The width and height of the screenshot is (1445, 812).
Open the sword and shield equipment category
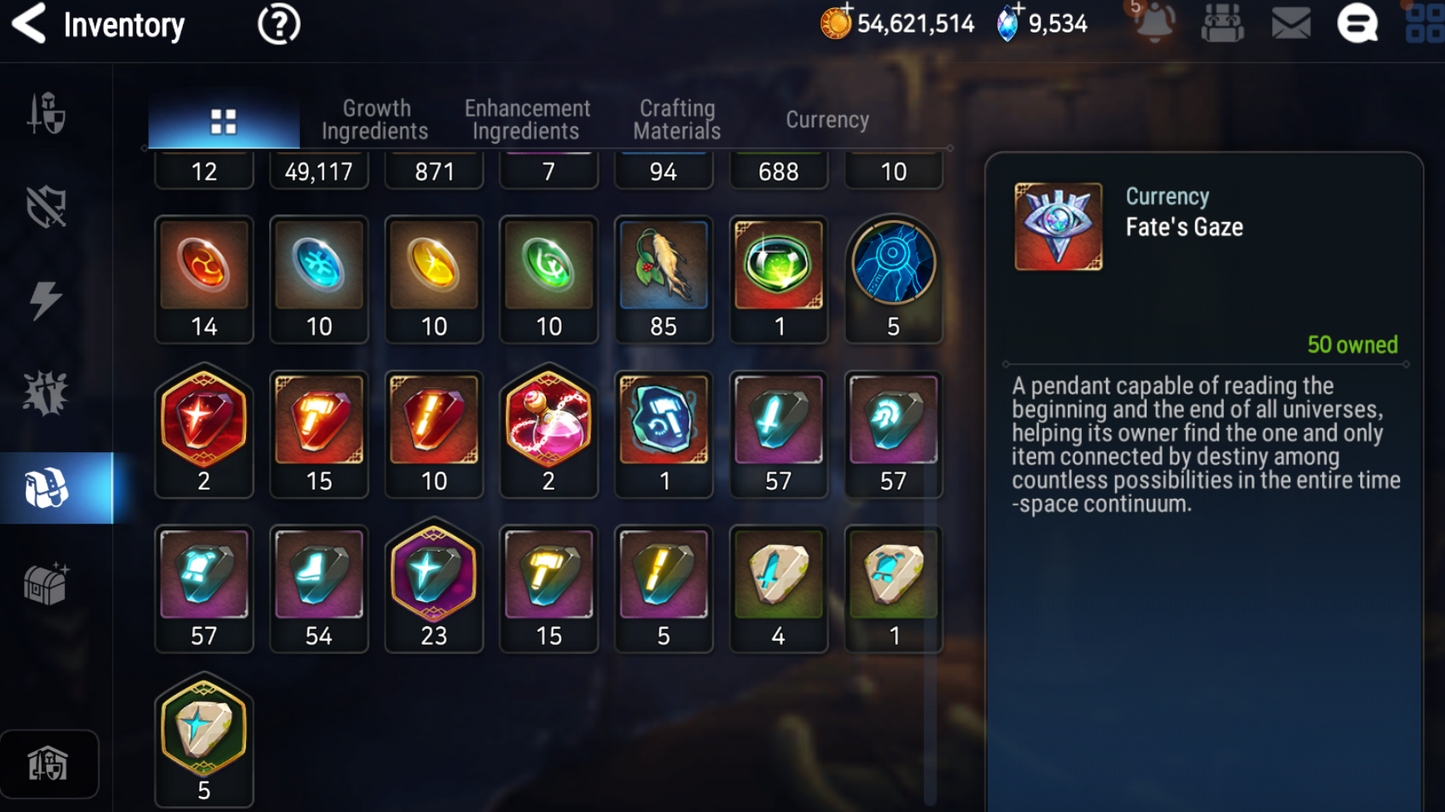pyautogui.click(x=46, y=113)
